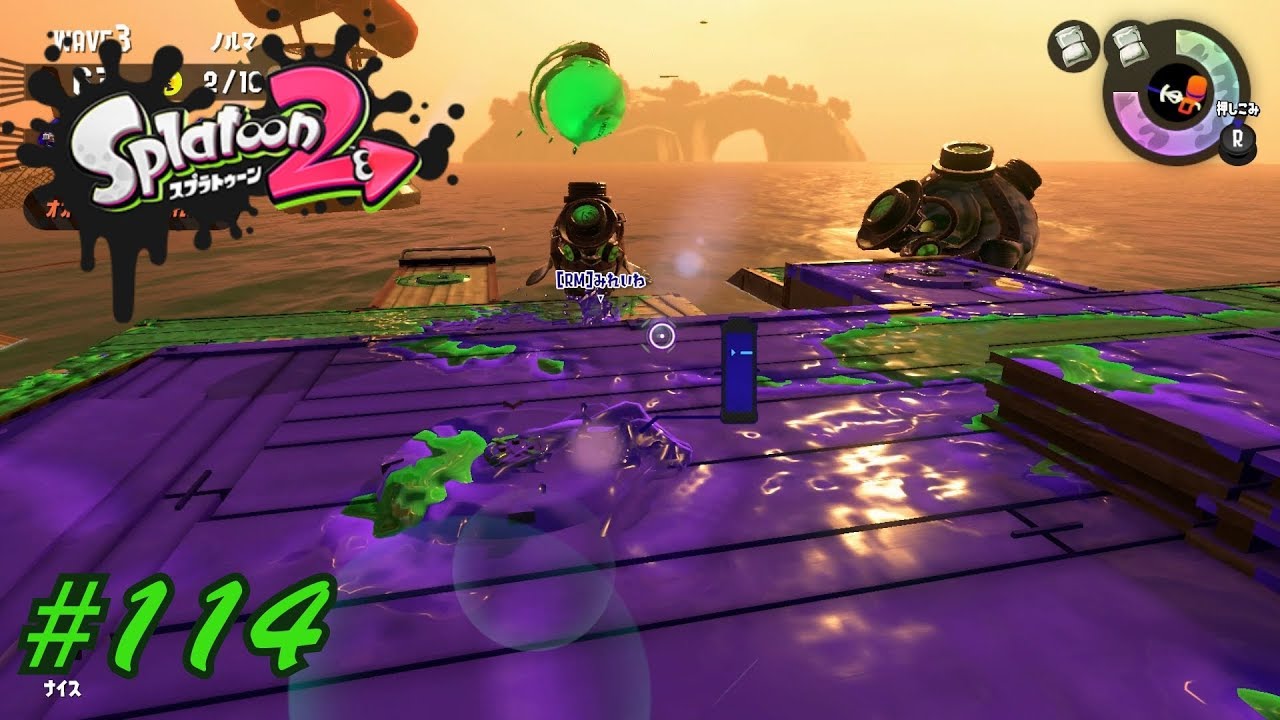Click the golden egg icon near the quota counter

pos(172,83)
